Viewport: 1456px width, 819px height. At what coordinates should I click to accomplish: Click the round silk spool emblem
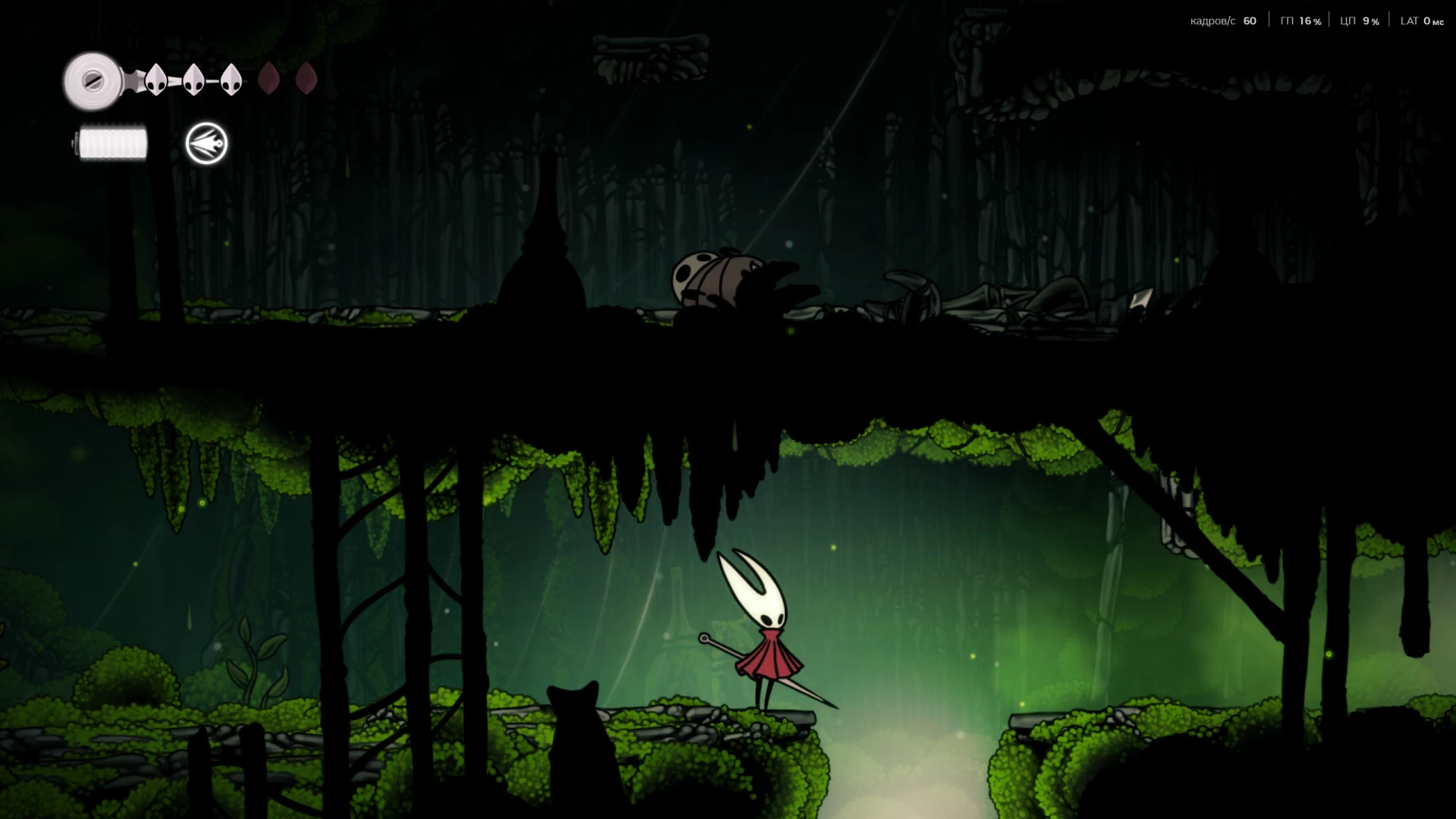pos(93,80)
